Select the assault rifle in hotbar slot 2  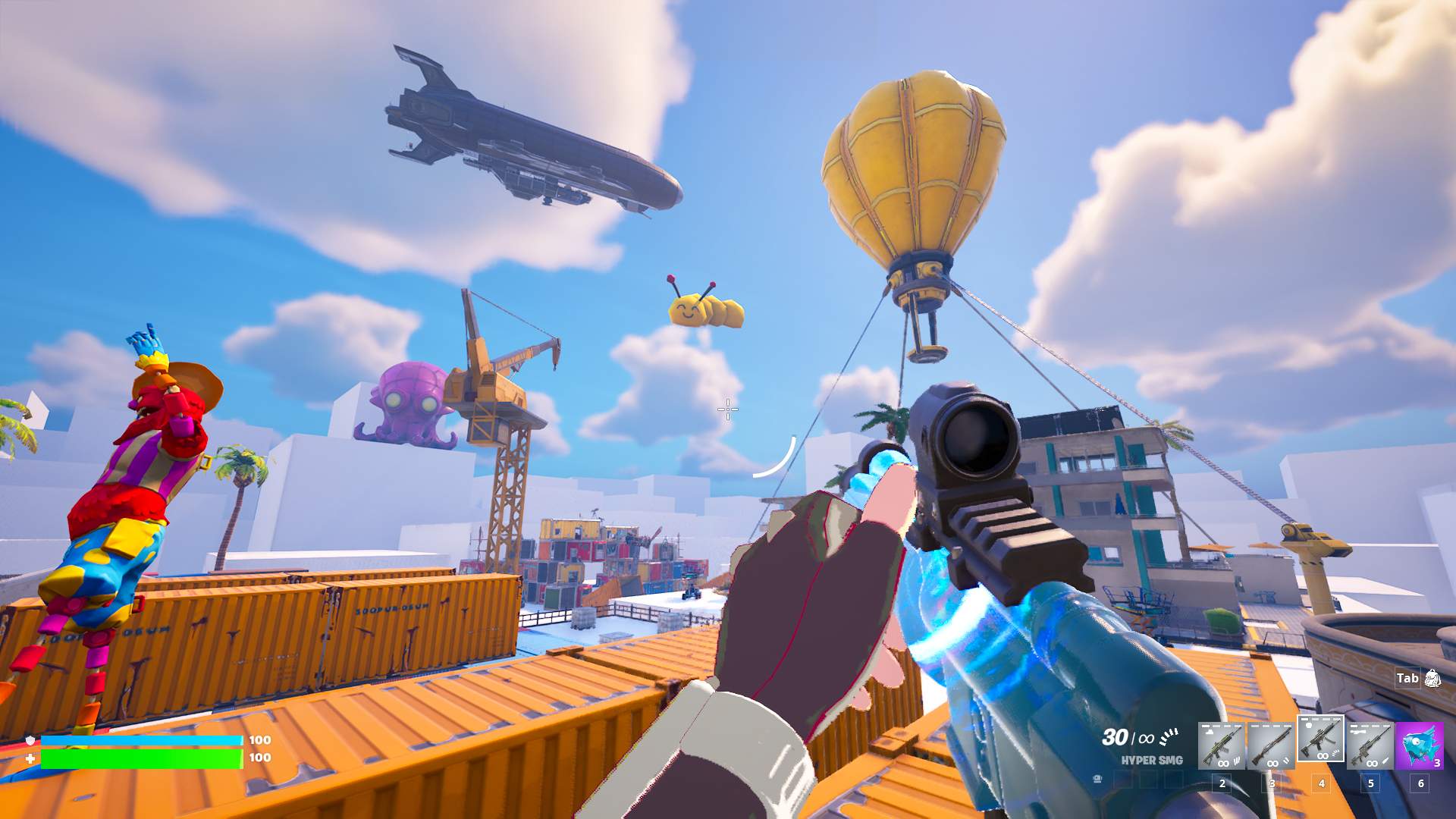pyautogui.click(x=1223, y=745)
